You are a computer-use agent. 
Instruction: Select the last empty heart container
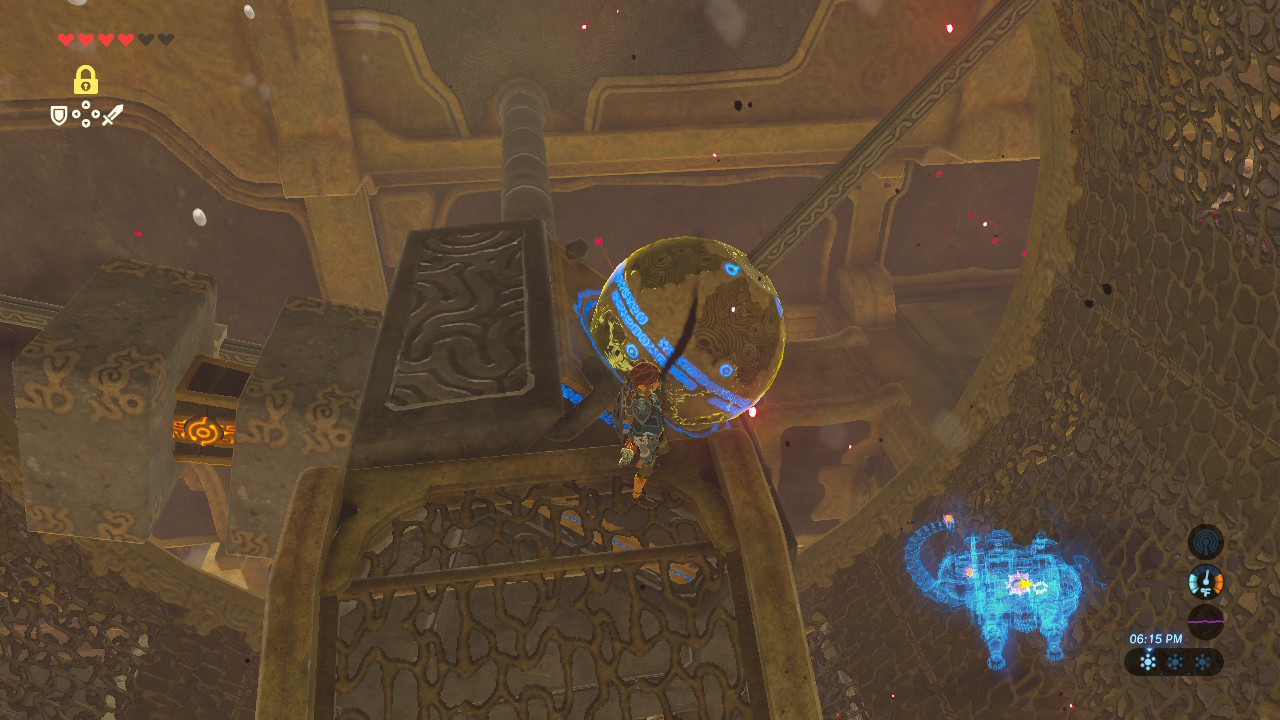point(166,38)
